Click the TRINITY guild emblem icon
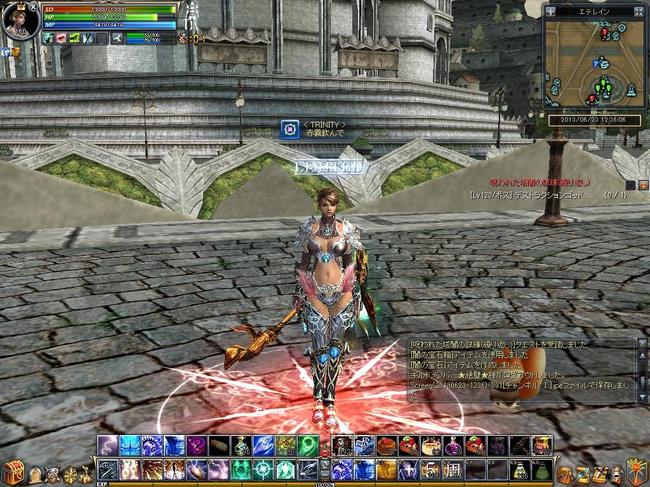The height and width of the screenshot is (487, 650). tap(289, 128)
